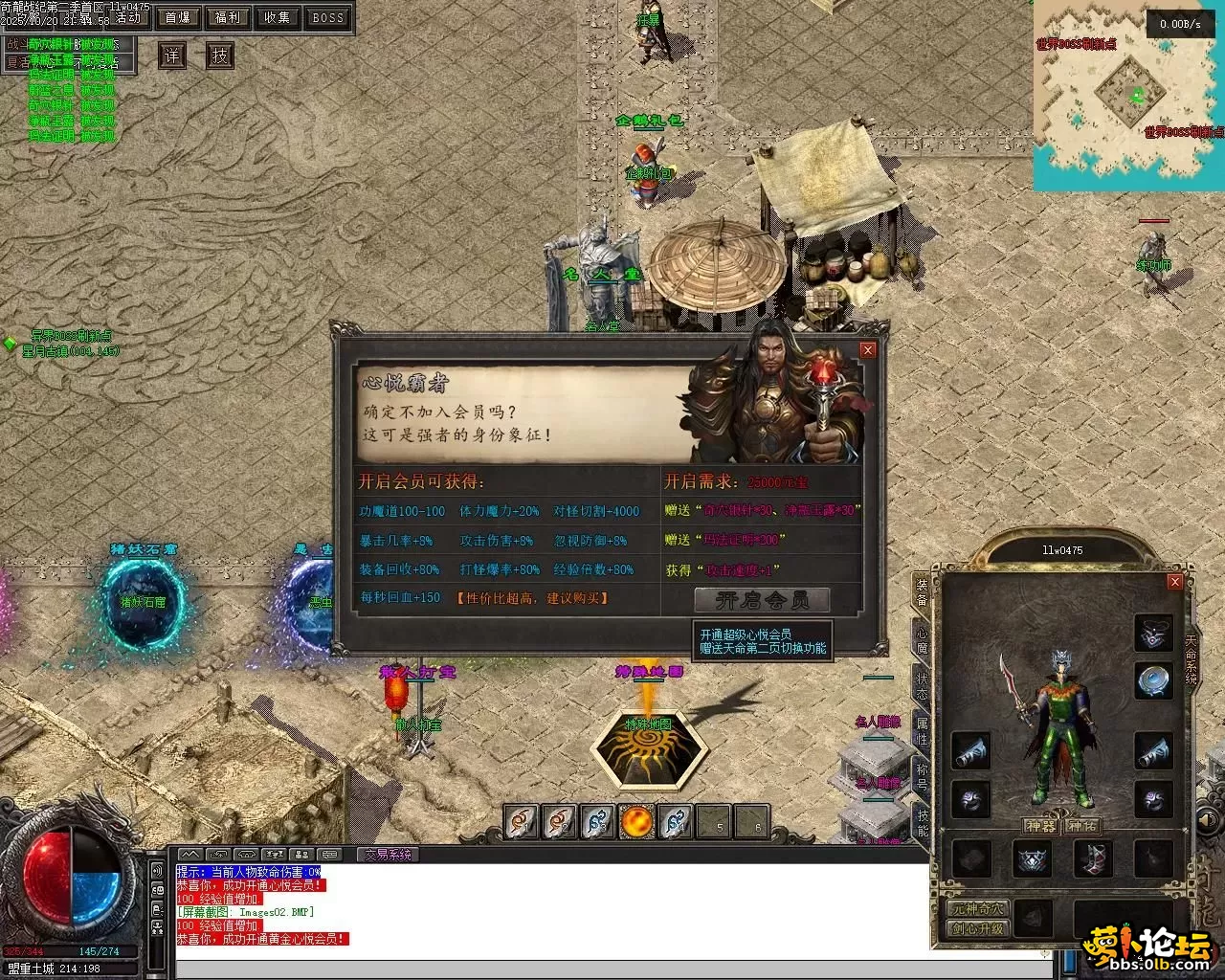
Task: Click the 神器 artifact button
Action: [x=1040, y=826]
